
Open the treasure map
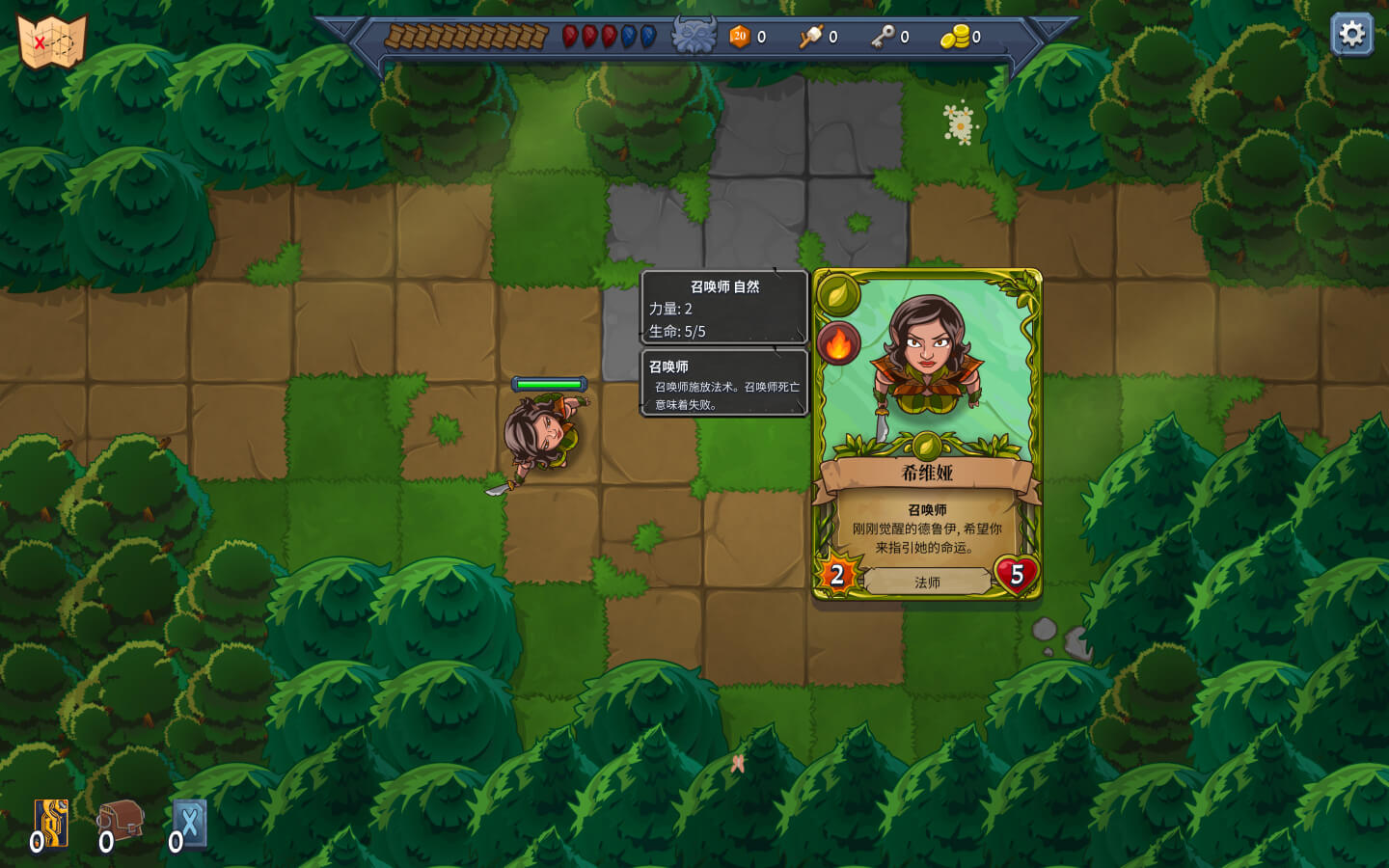(x=52, y=41)
